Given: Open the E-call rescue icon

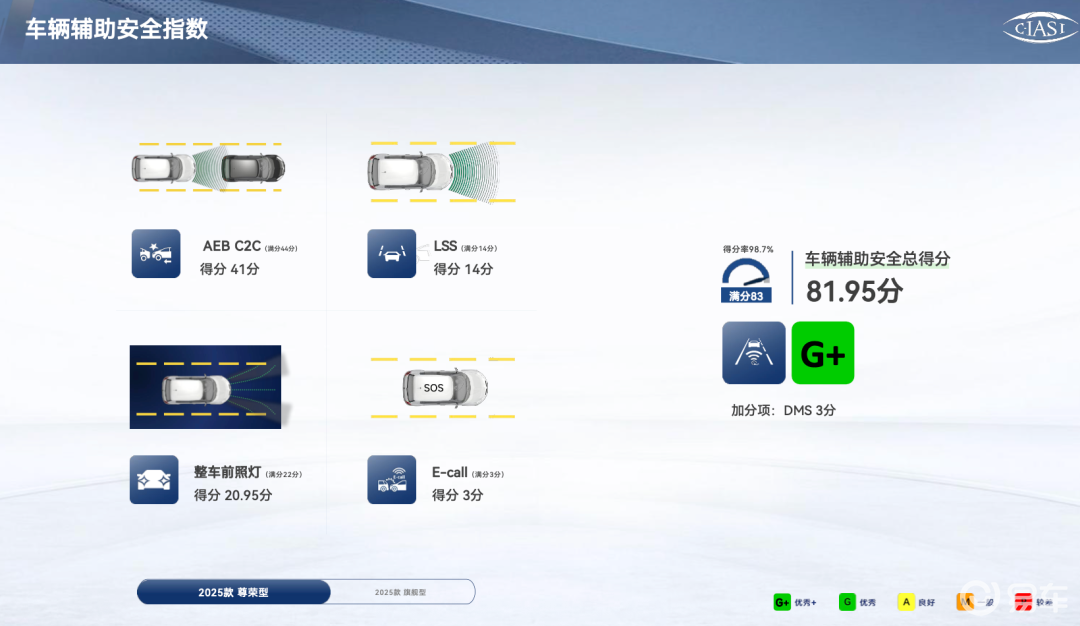Looking at the screenshot, I should pos(391,480).
